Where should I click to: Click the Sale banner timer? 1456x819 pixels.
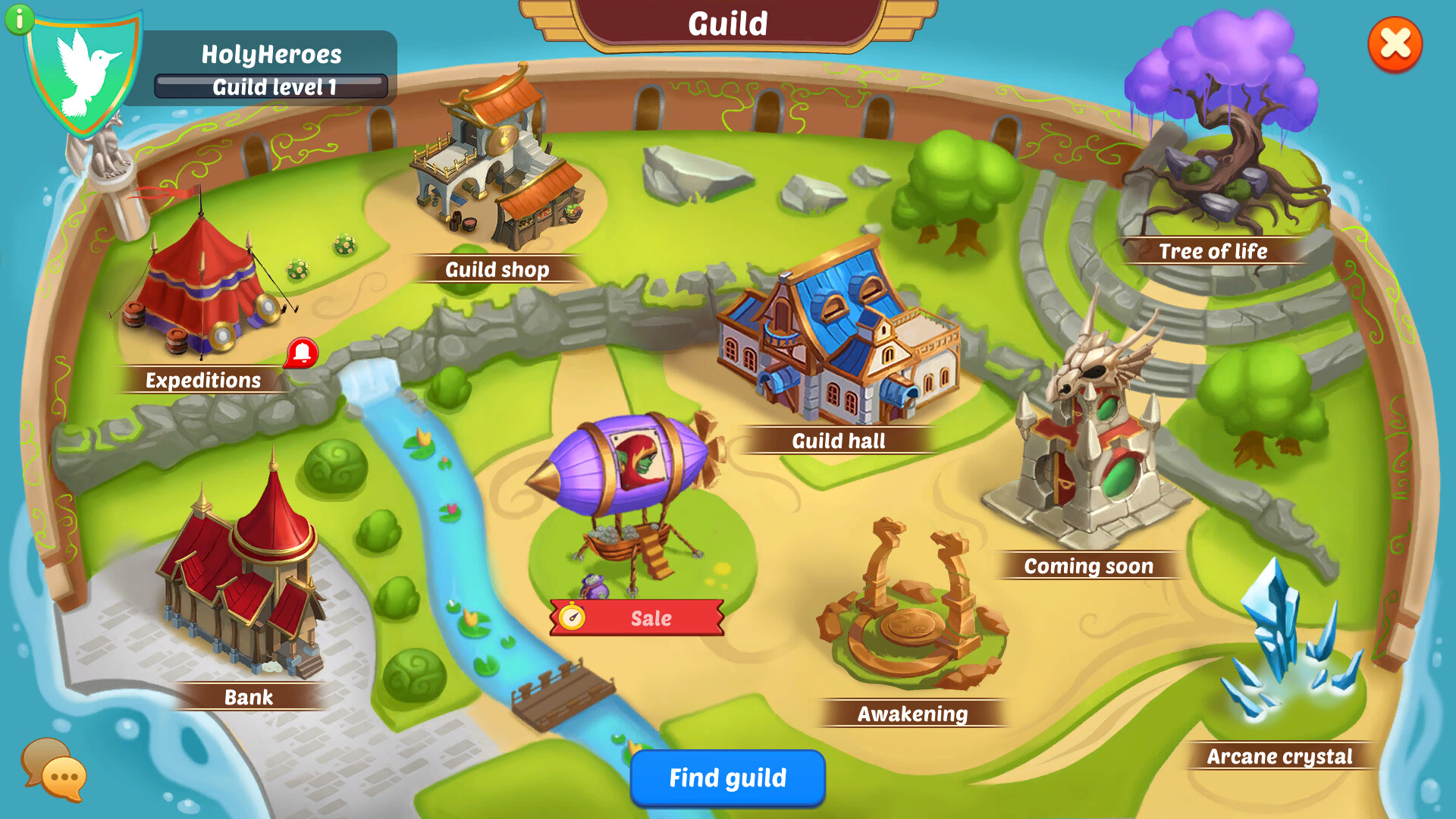coord(573,618)
